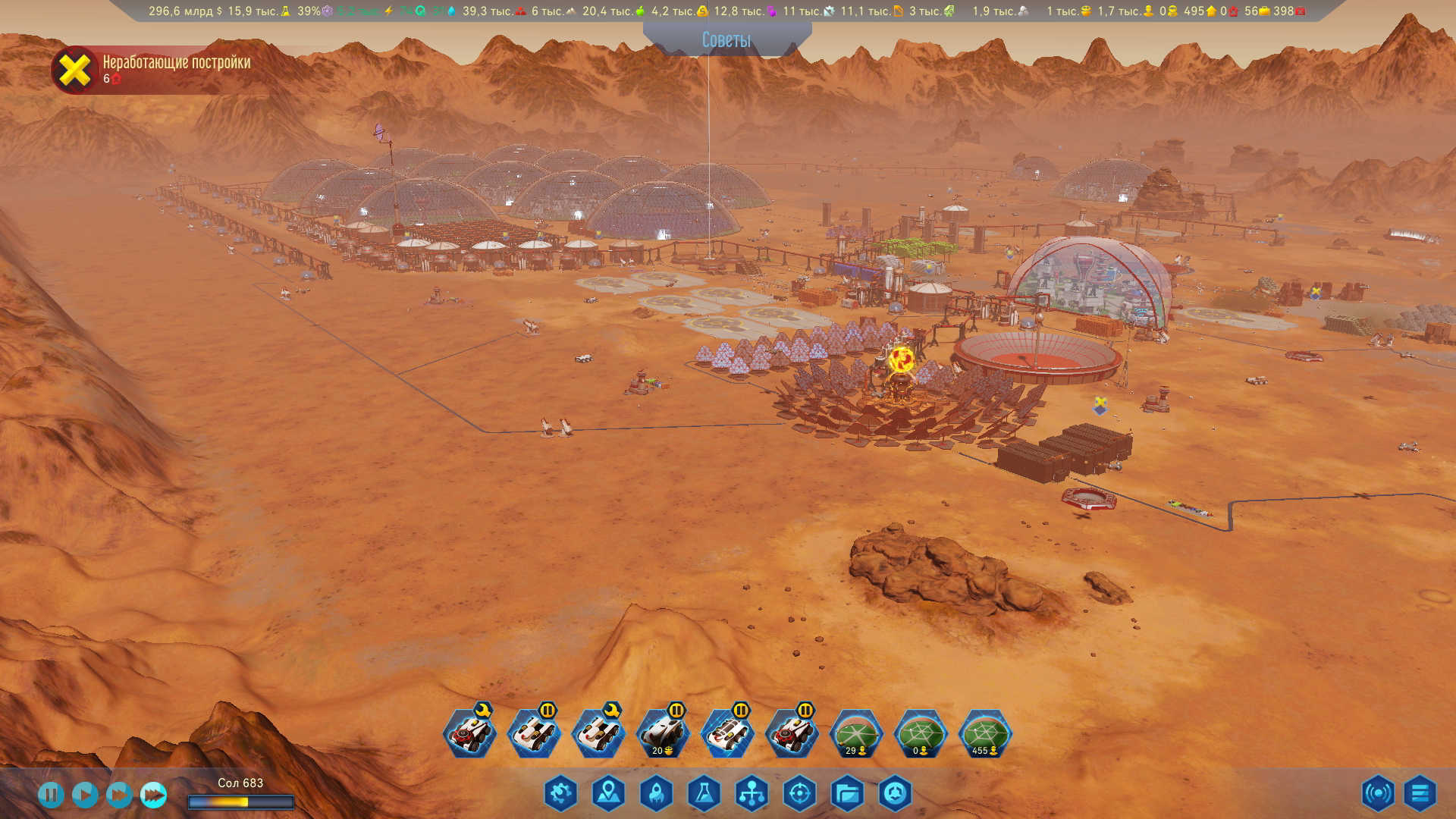1456x819 pixels.
Task: Open the map overview pin icon
Action: click(x=608, y=794)
